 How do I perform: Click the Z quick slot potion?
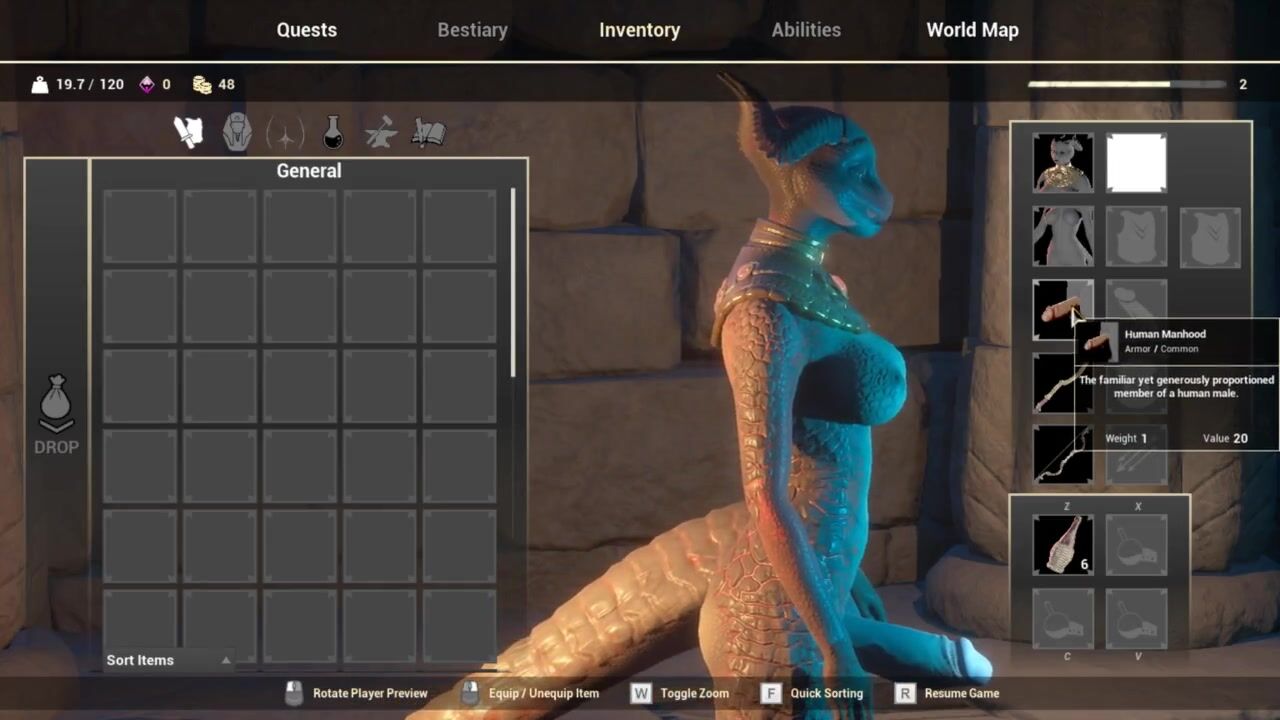tap(1062, 545)
